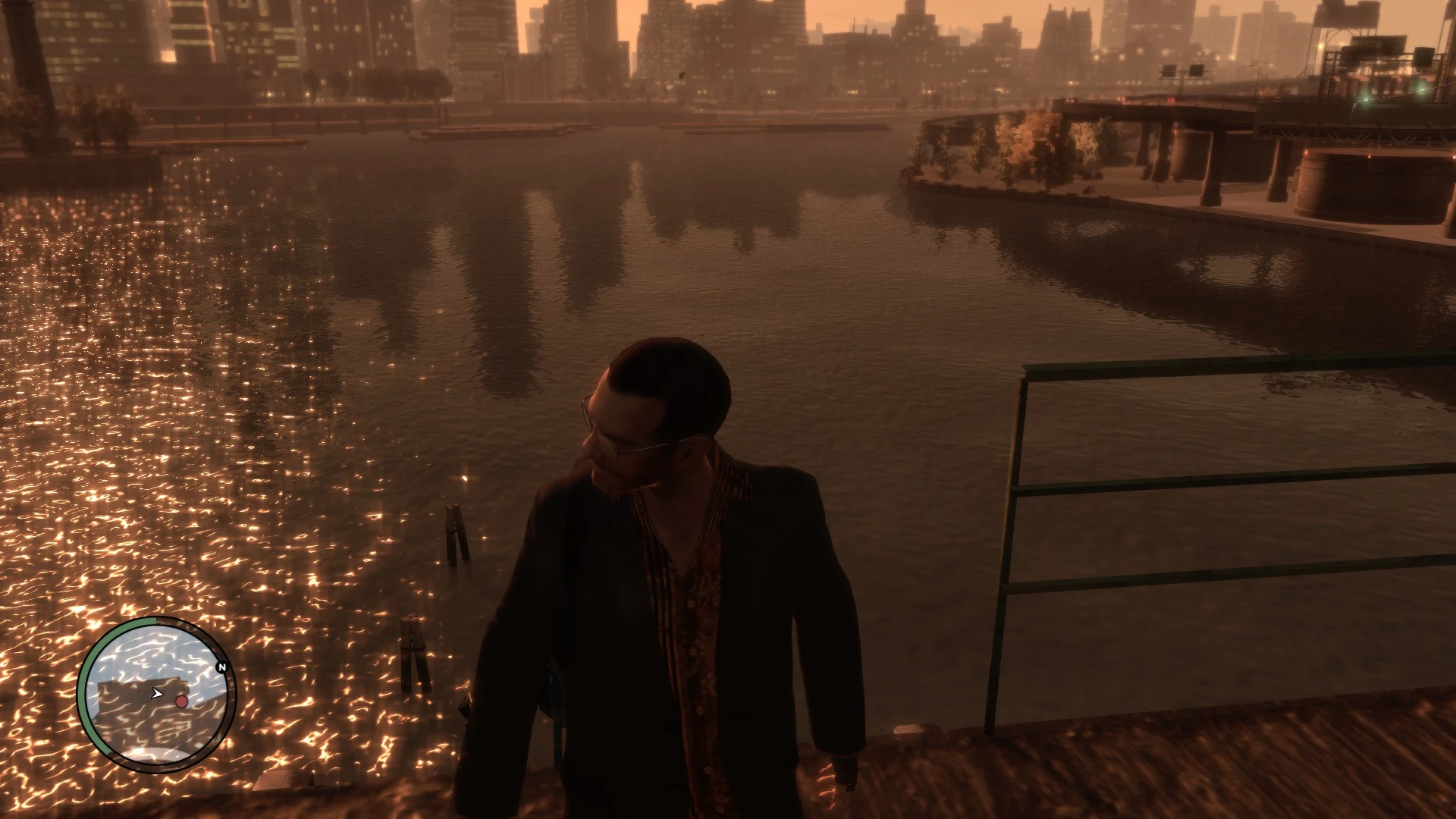The width and height of the screenshot is (1456, 819).
Task: Click the N compass indicator on the radar
Action: click(221, 667)
